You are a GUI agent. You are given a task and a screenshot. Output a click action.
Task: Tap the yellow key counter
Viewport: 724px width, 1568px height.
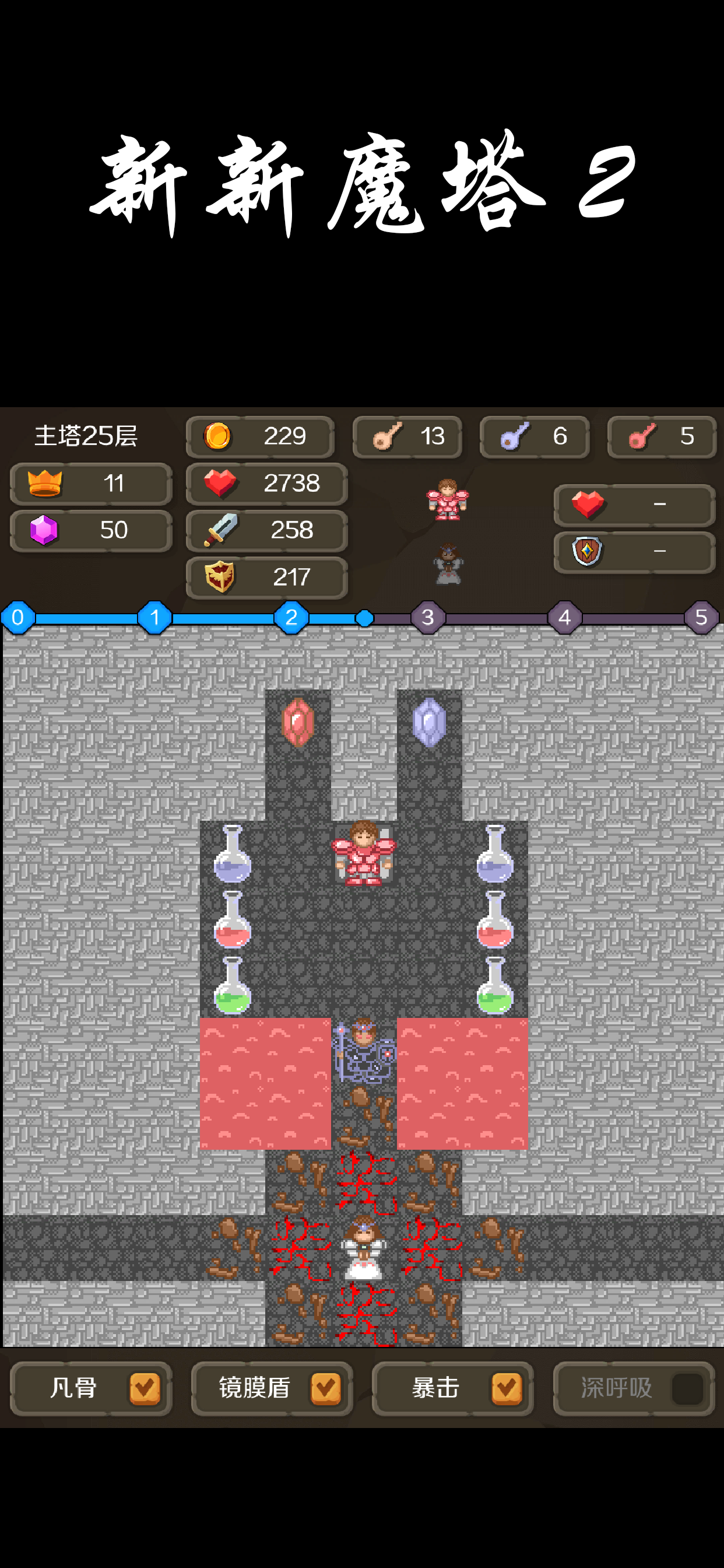click(x=407, y=436)
